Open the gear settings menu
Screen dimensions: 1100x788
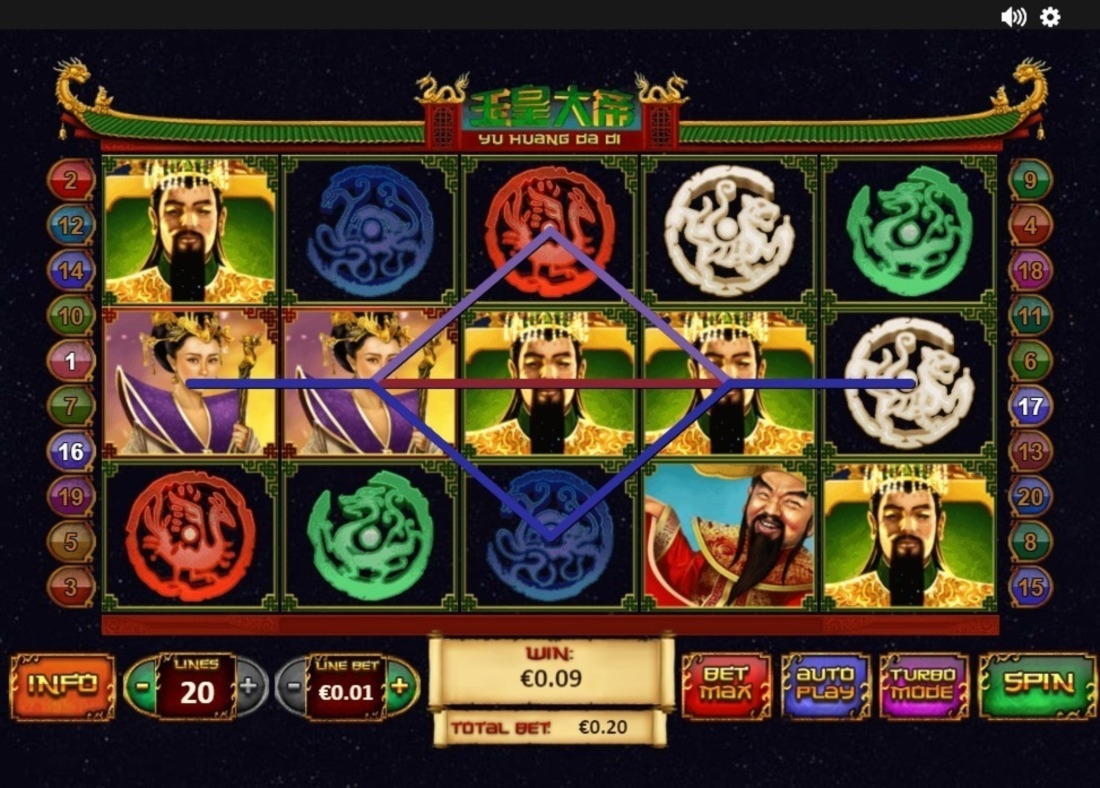point(1050,17)
